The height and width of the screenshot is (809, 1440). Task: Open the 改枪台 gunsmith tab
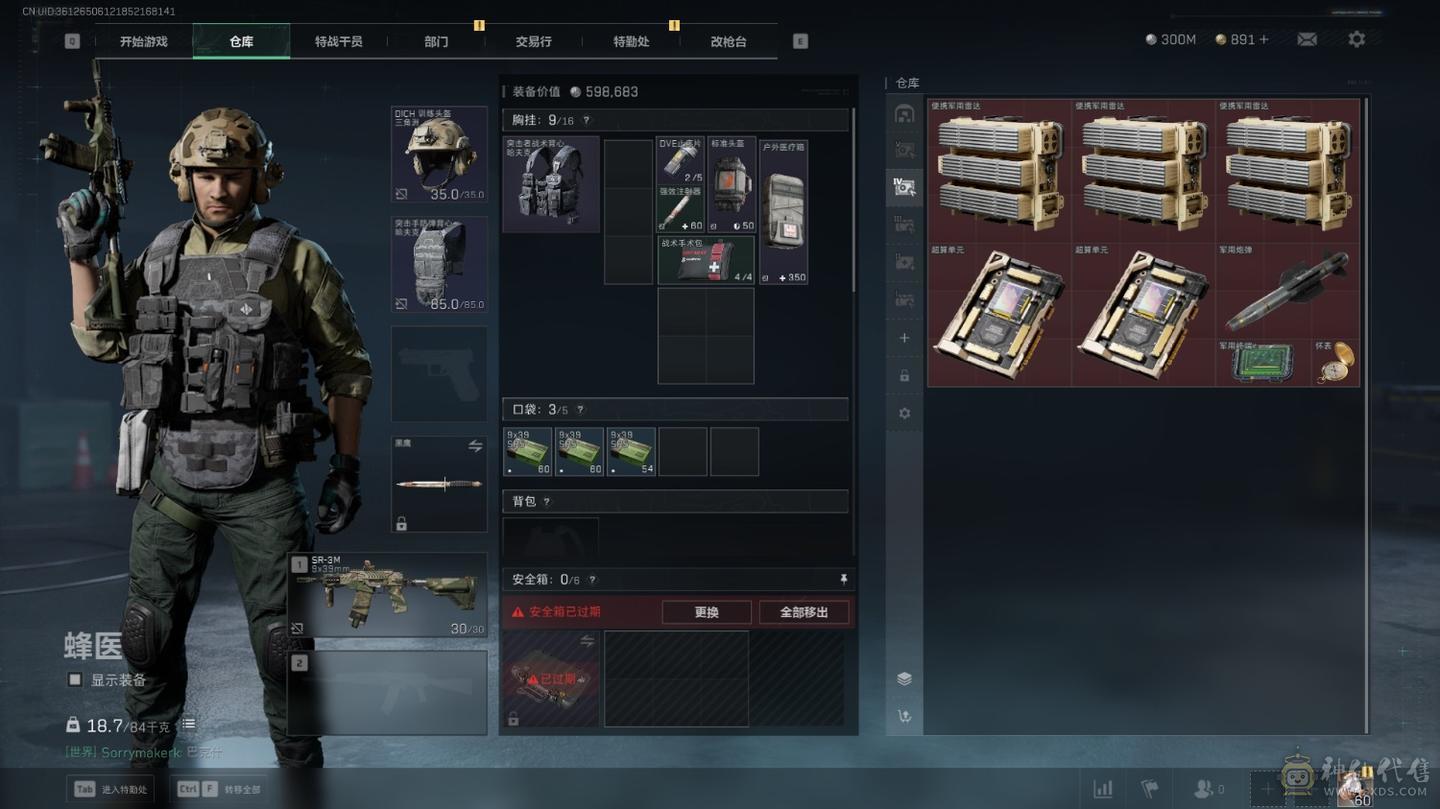coord(728,41)
